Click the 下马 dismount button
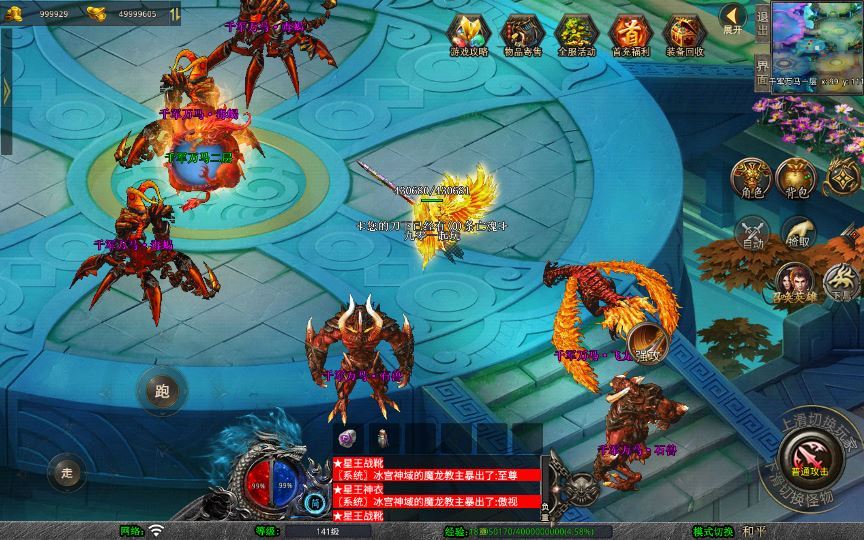 841,283
